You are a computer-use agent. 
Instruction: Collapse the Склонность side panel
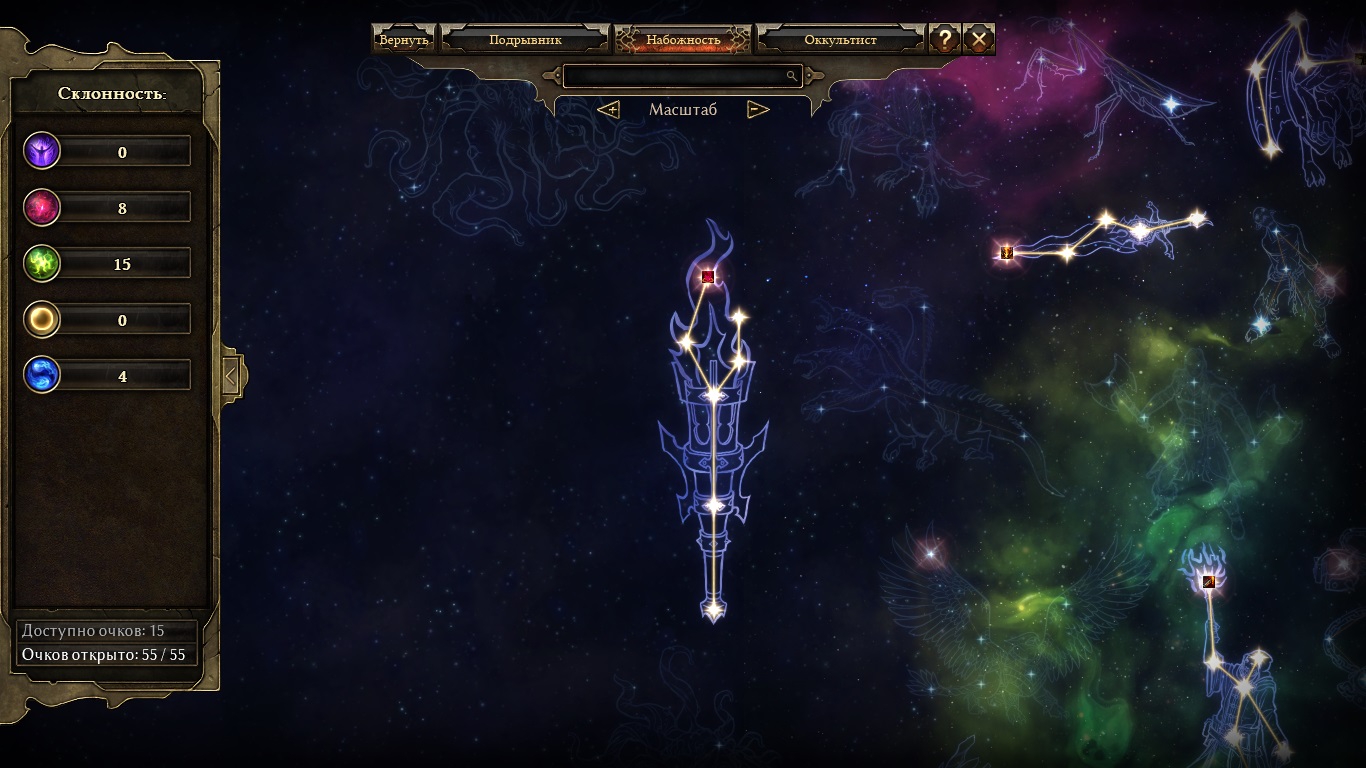231,376
